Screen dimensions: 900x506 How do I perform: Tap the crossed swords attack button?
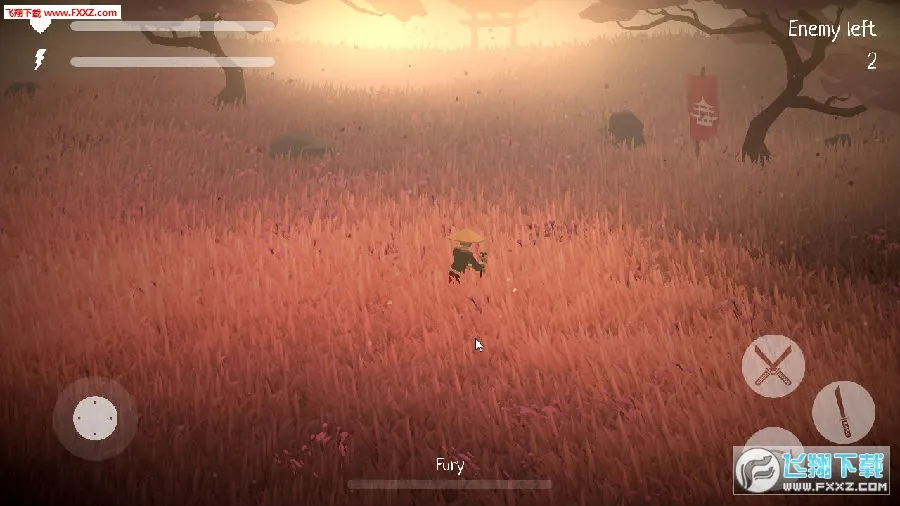coord(773,365)
